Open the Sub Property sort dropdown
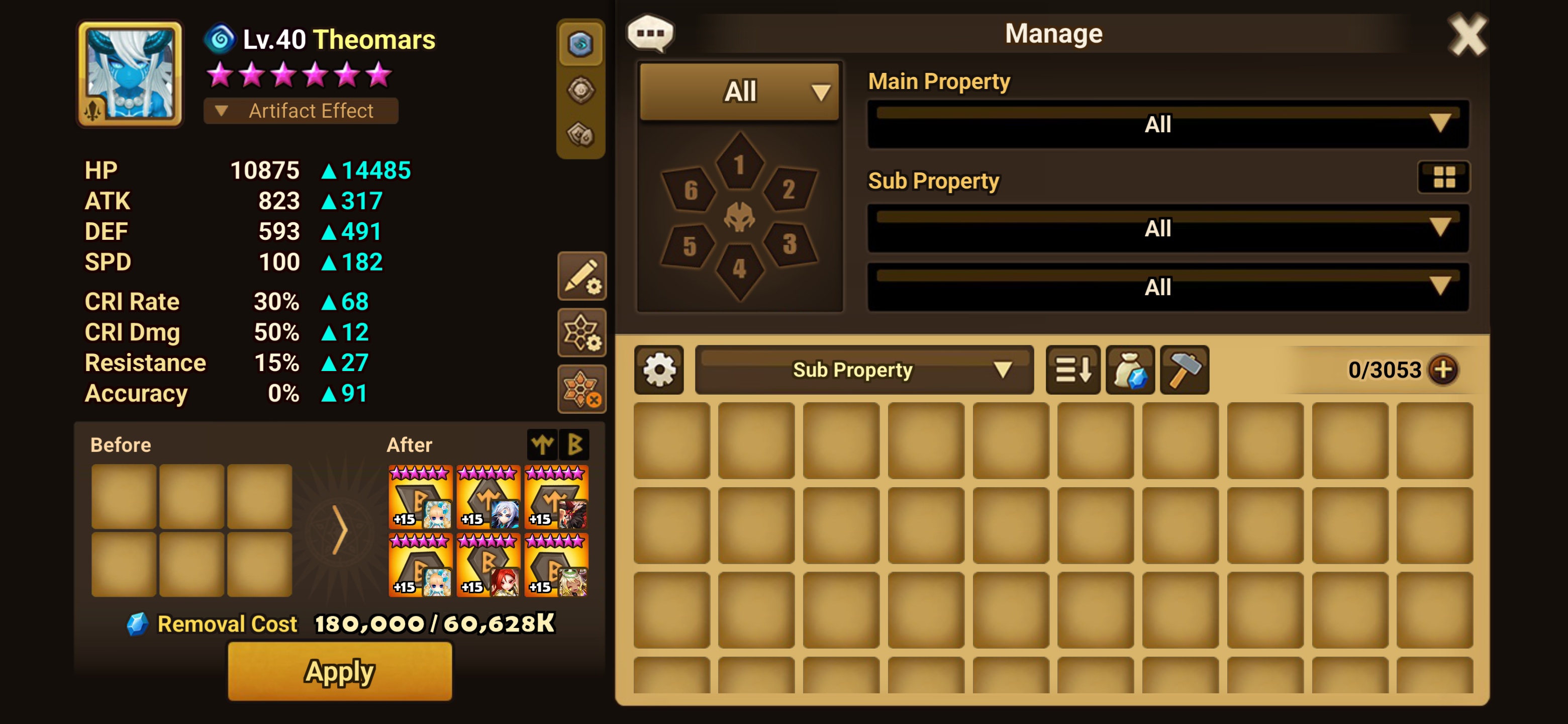This screenshot has width=1568, height=724. (x=864, y=370)
